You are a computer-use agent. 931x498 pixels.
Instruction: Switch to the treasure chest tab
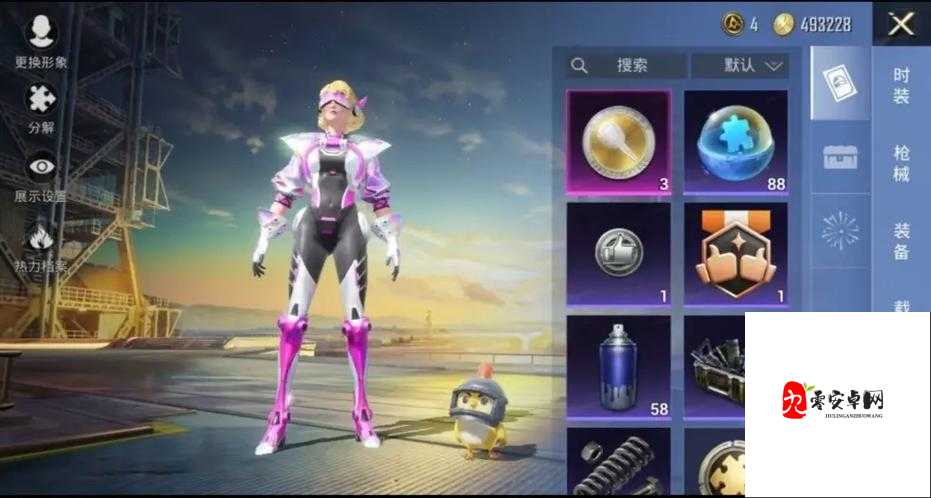point(840,157)
